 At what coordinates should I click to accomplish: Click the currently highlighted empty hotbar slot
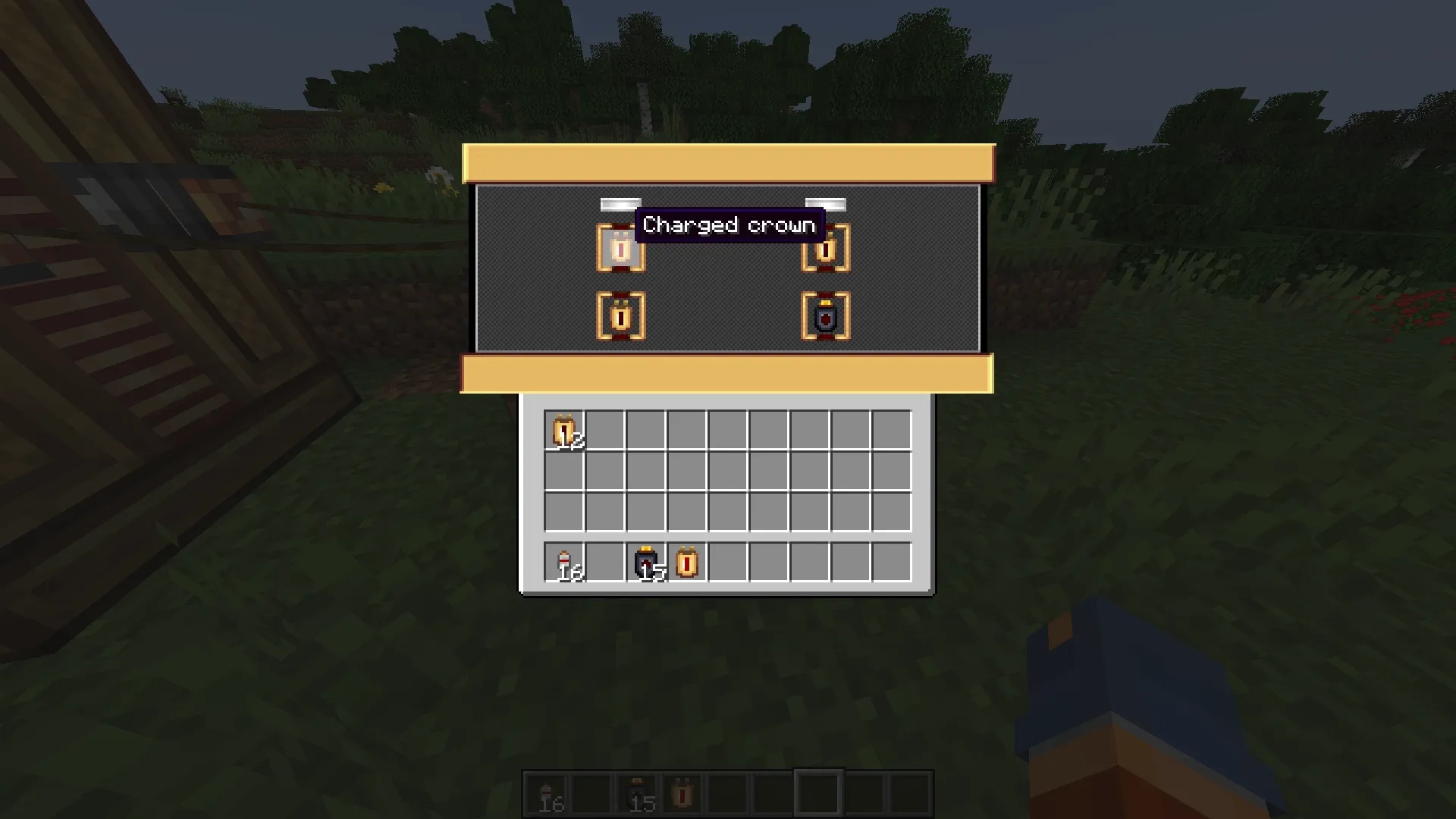[819, 791]
